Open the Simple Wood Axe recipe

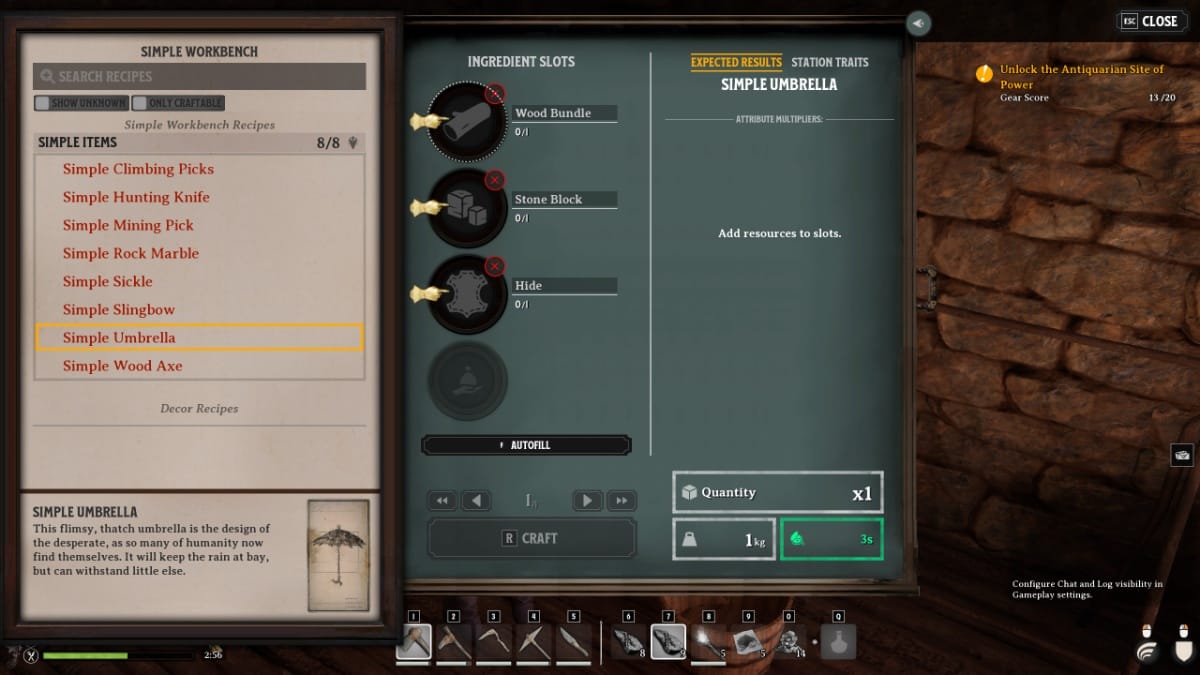tap(123, 366)
